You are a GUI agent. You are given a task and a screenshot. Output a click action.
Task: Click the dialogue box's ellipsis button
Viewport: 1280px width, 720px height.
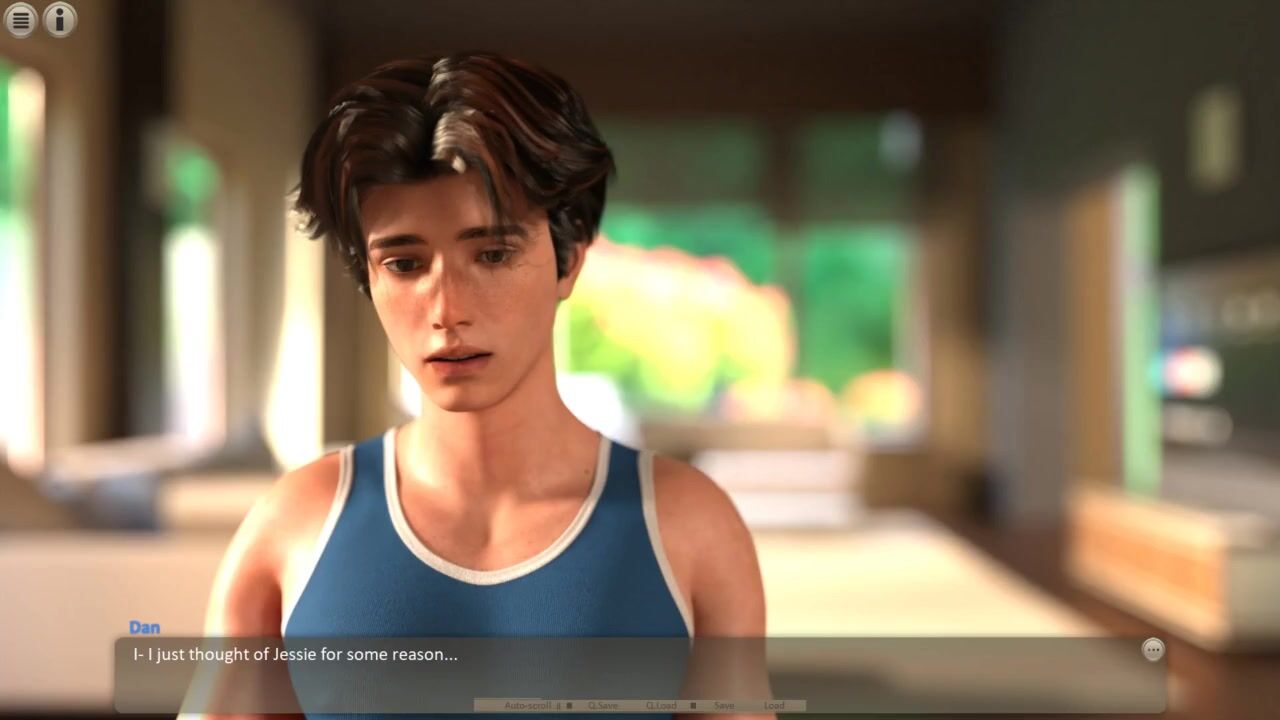[x=1153, y=650]
